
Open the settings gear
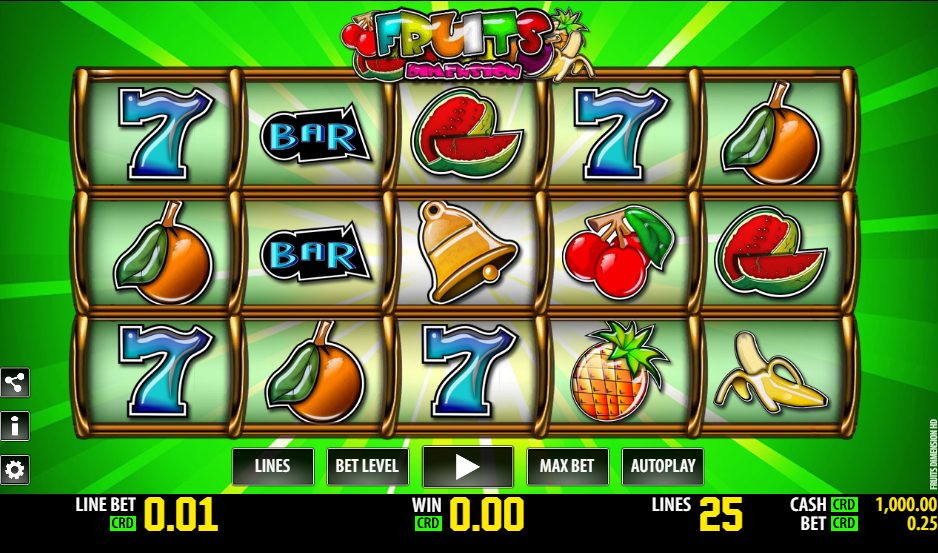[x=15, y=469]
